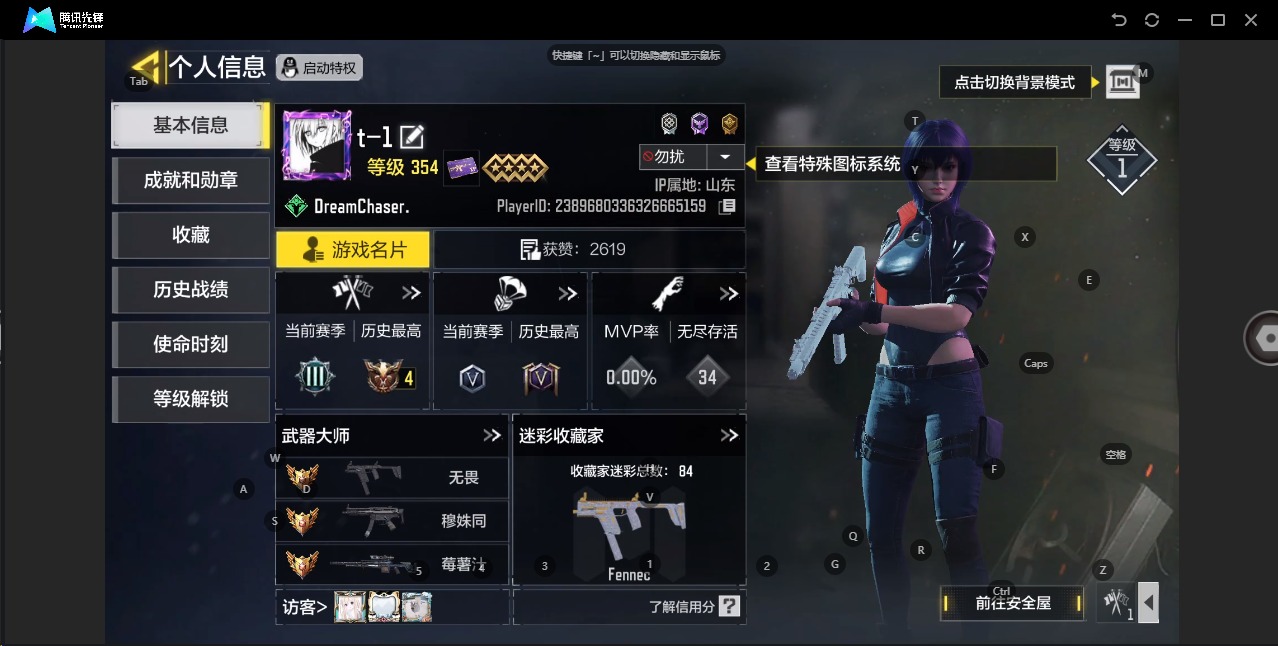
Task: Open the 收藏 tab
Action: pyautogui.click(x=190, y=235)
